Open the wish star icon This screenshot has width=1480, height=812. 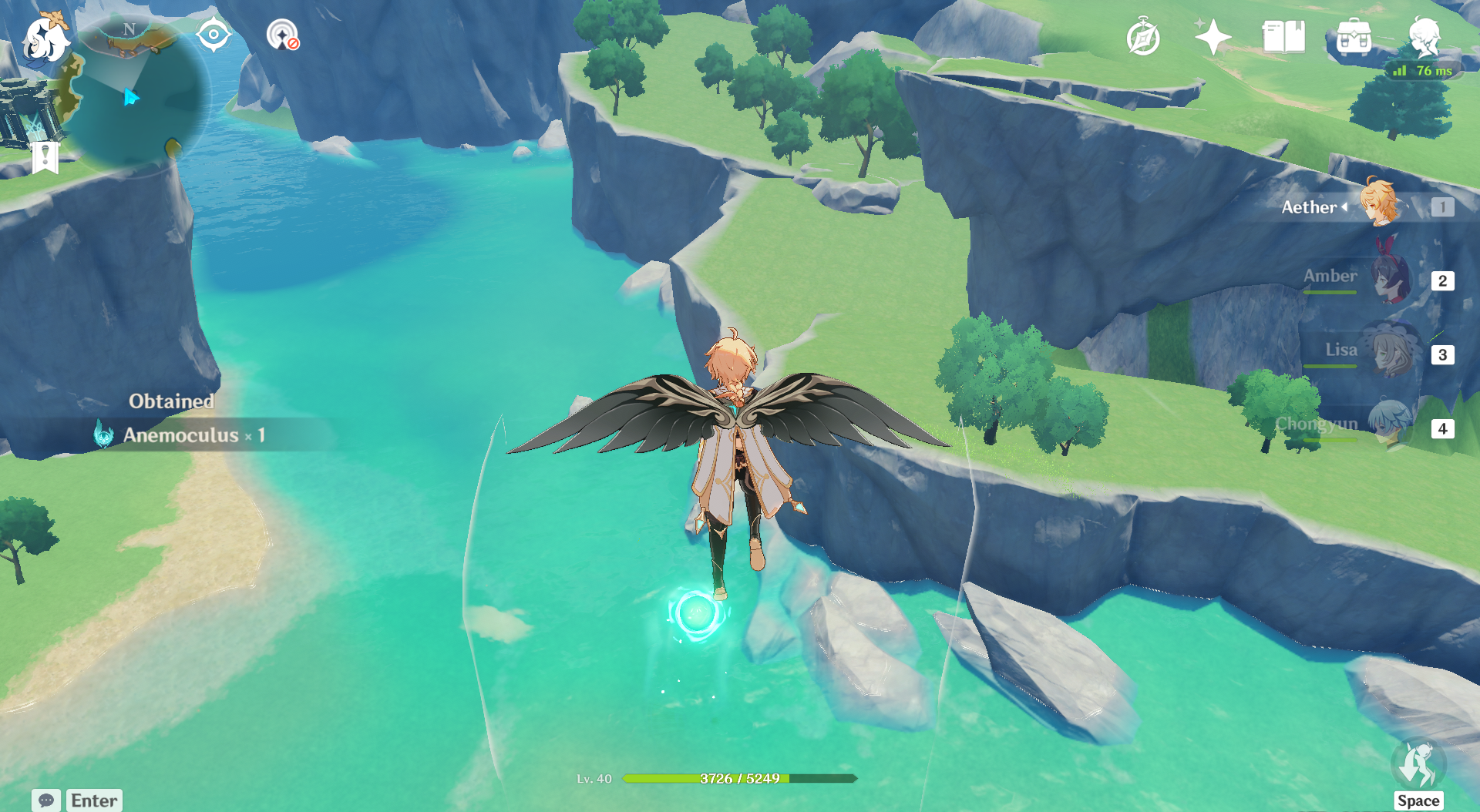click(1212, 37)
